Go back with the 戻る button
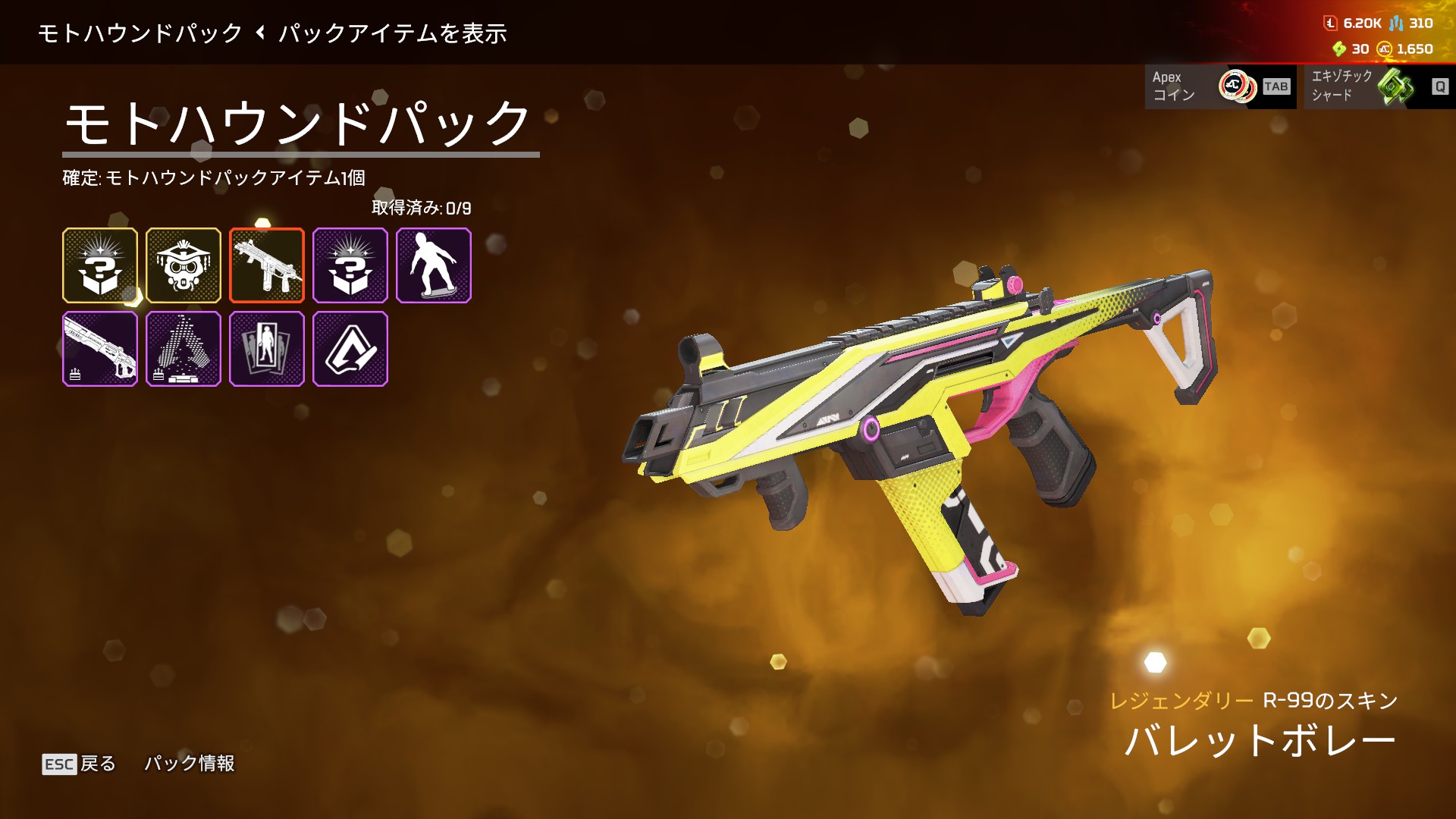The height and width of the screenshot is (819, 1456). pos(80,764)
